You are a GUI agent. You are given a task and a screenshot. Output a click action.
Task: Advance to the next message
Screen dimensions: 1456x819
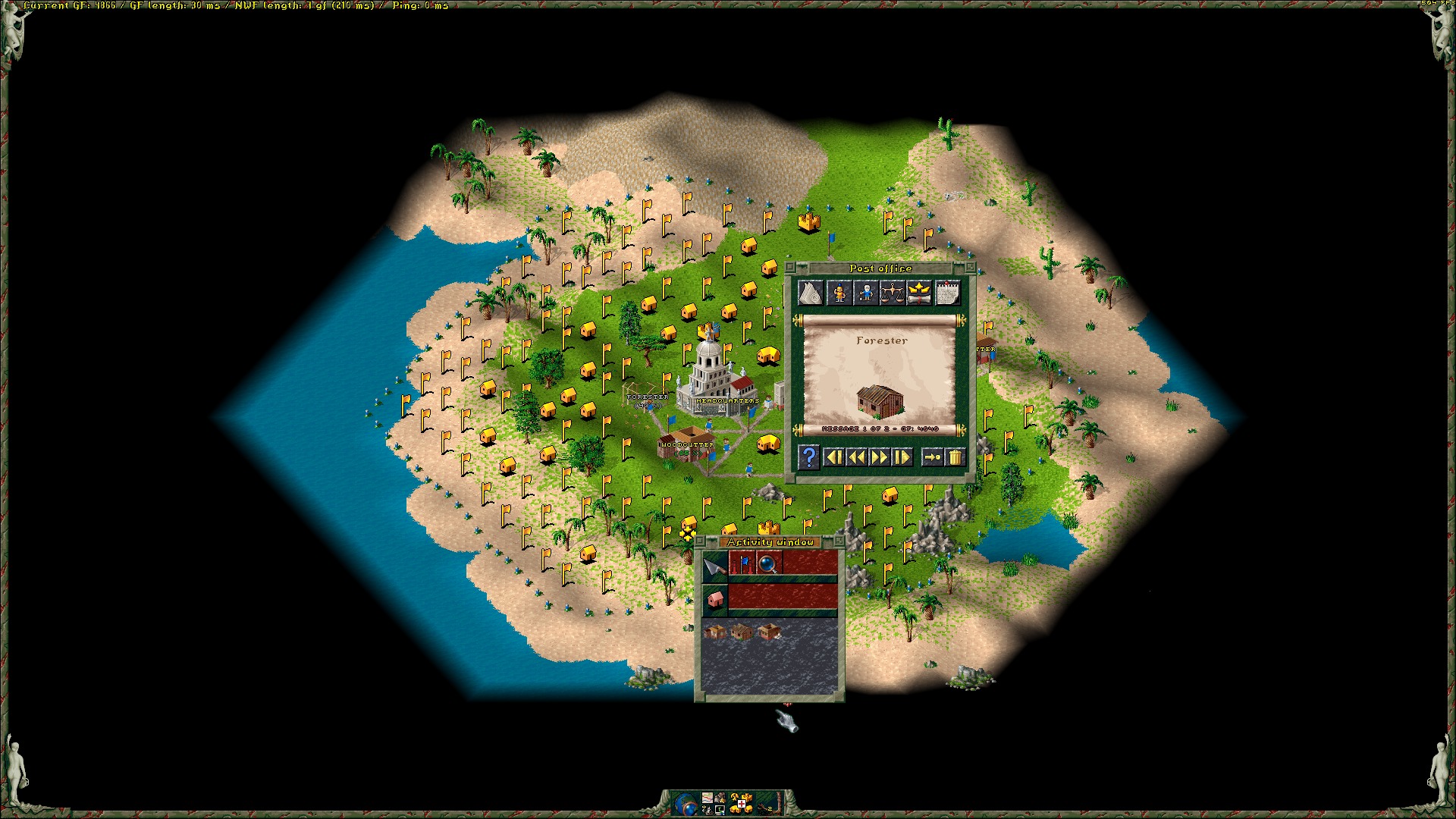click(x=880, y=457)
